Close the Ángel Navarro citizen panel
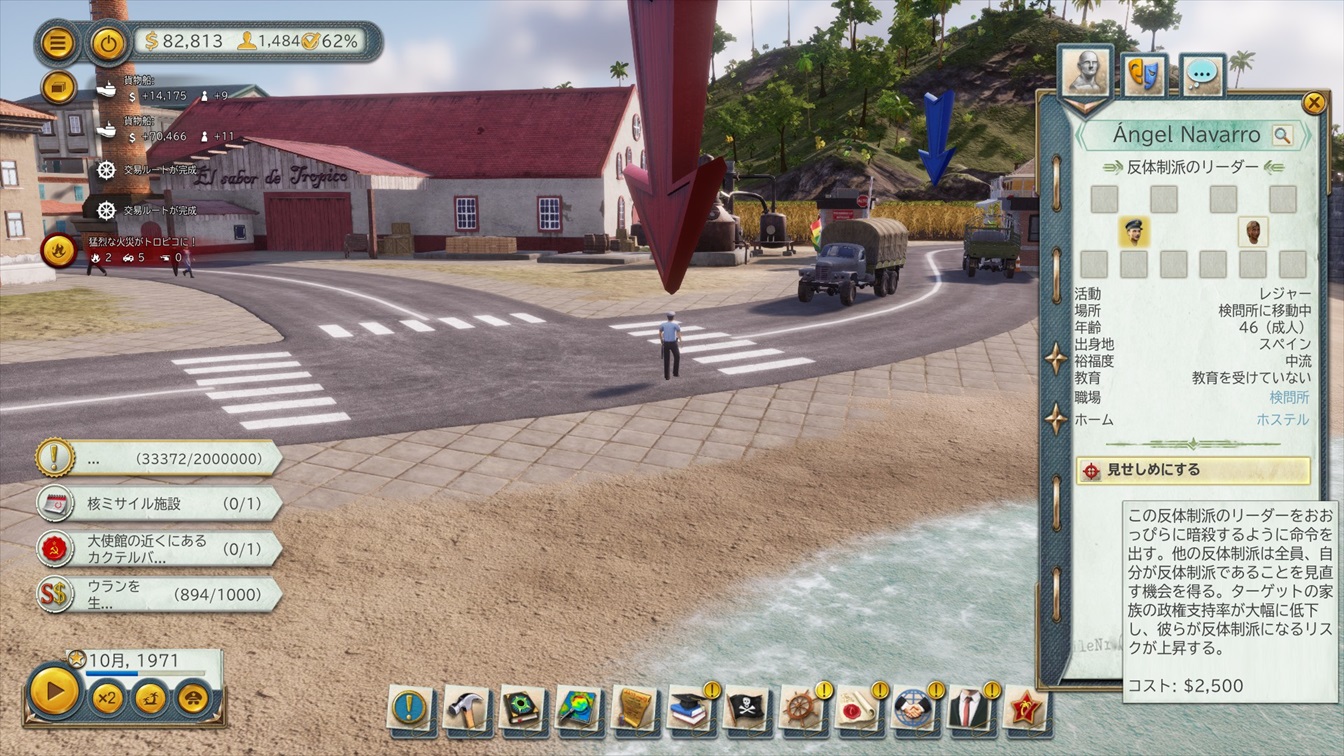The width and height of the screenshot is (1344, 756). tap(1313, 102)
